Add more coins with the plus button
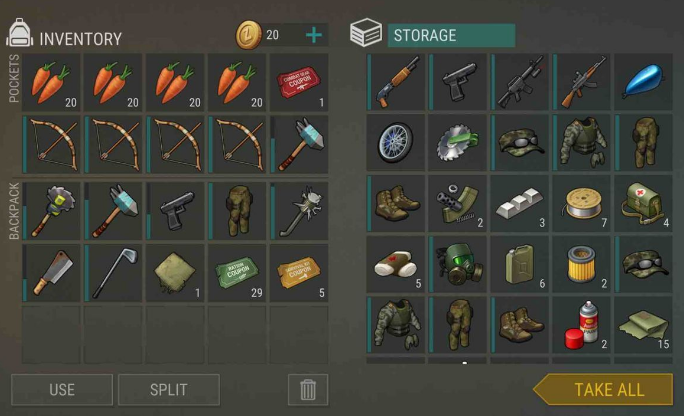This screenshot has height=416, width=684. tap(314, 36)
